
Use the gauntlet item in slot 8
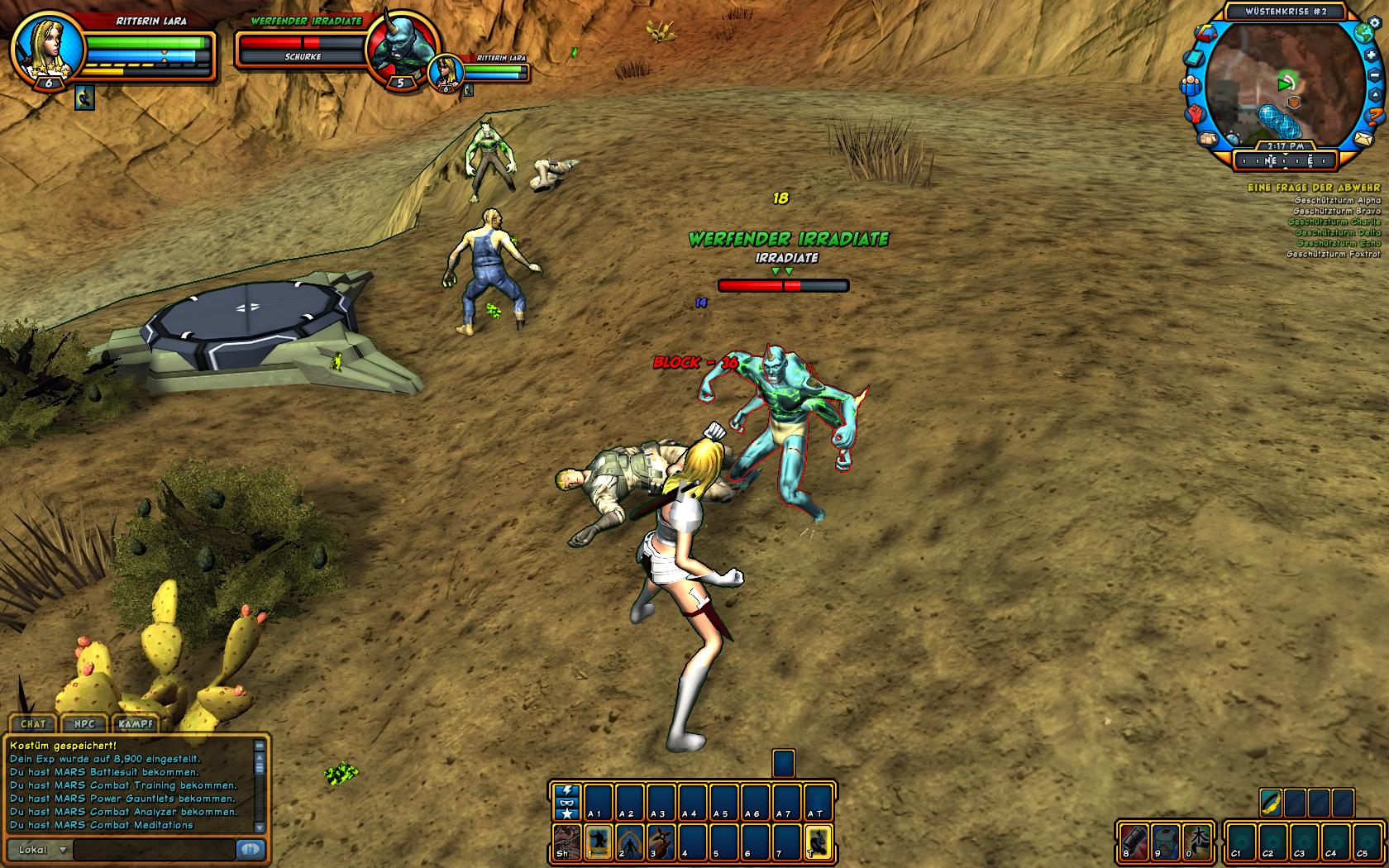1134,842
